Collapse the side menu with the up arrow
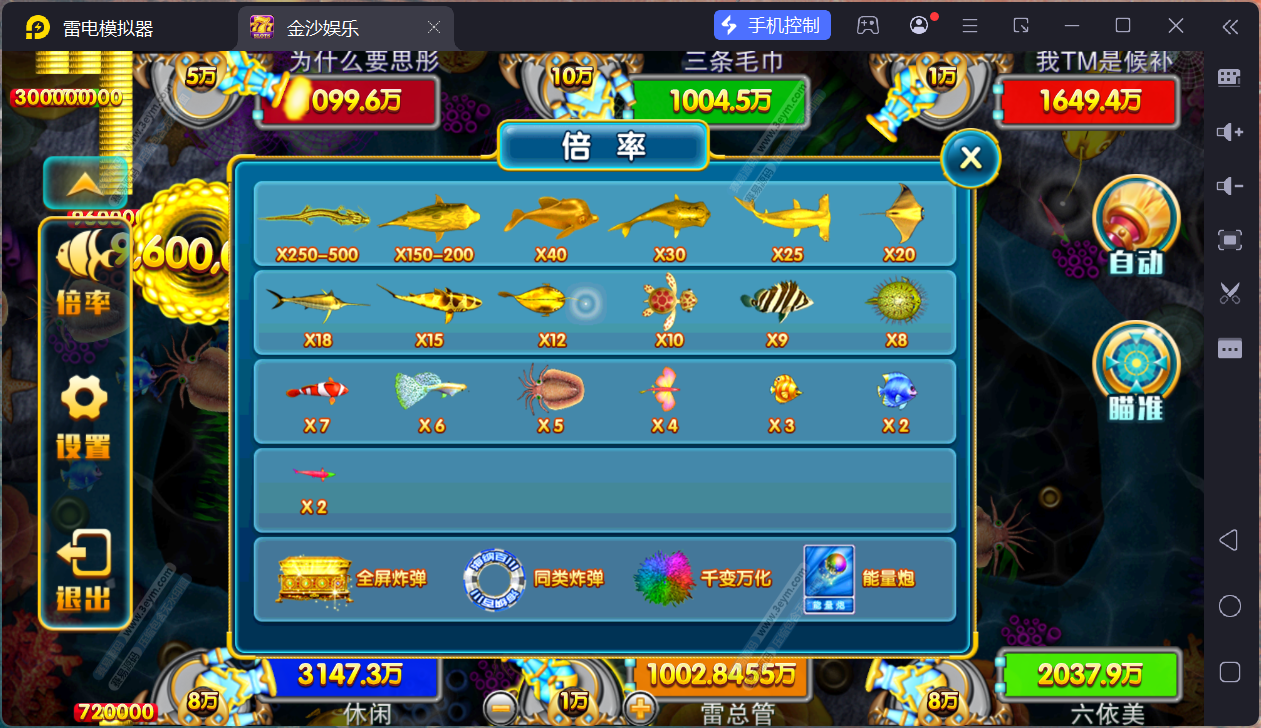This screenshot has height=728, width=1261. (85, 182)
